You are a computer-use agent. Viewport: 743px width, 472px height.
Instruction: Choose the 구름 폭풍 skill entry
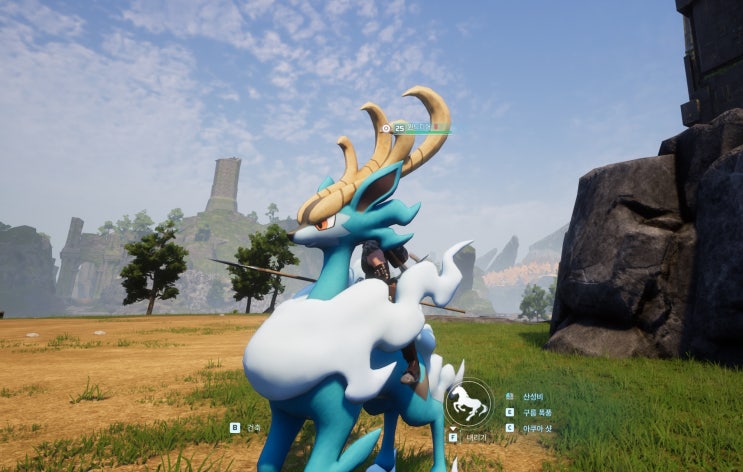536,412
